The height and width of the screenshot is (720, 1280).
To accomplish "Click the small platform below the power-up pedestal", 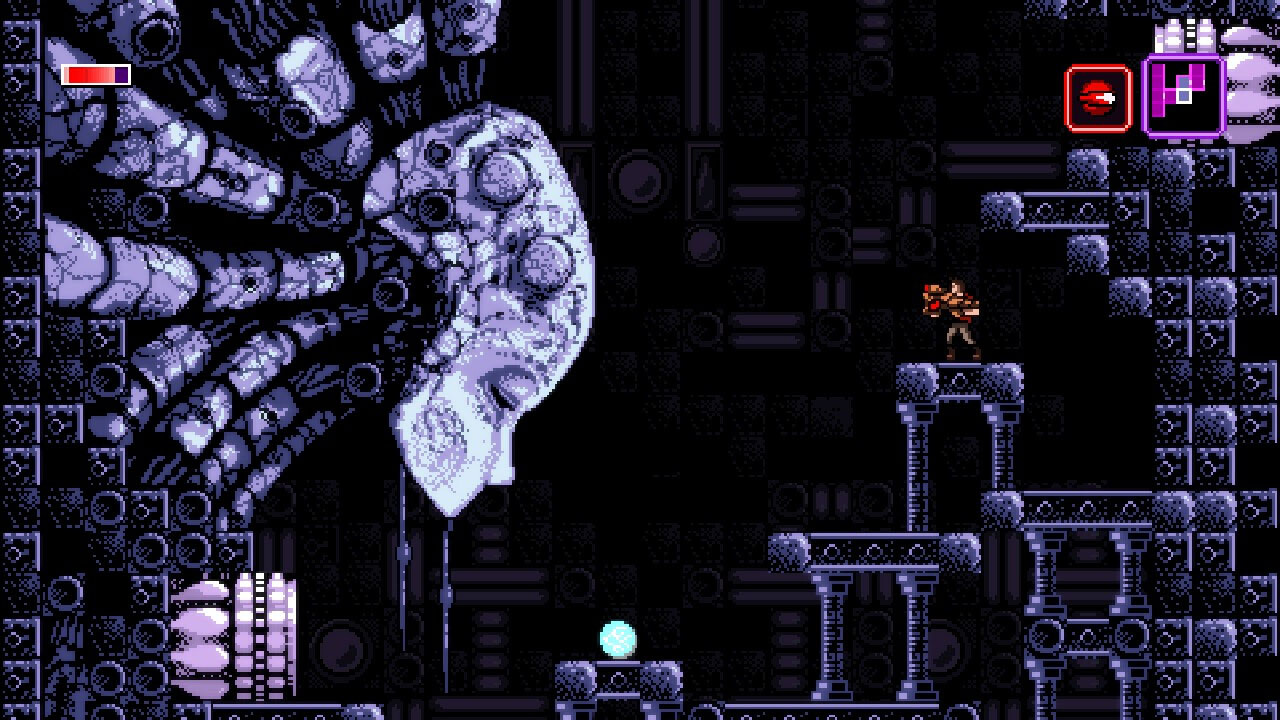I will click(x=613, y=712).
